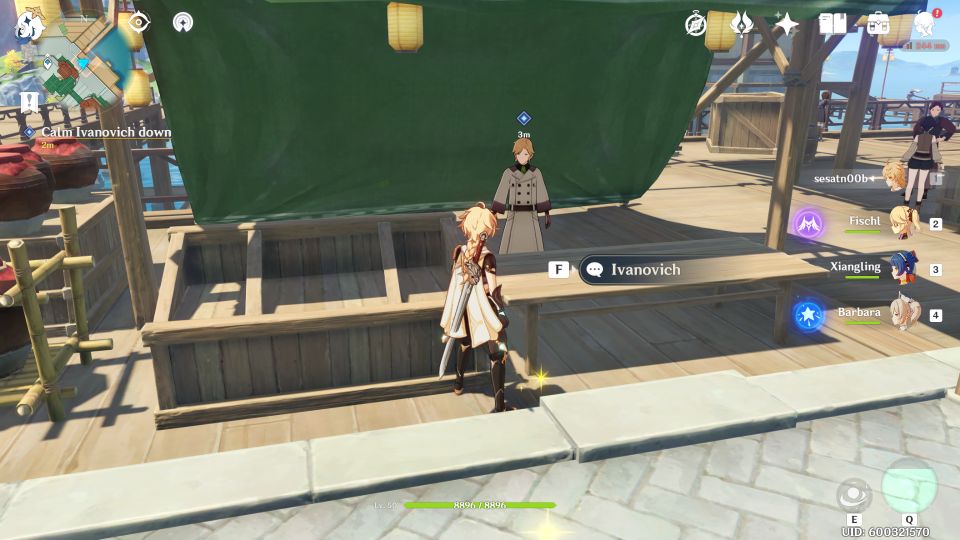Image resolution: width=960 pixels, height=540 pixels.
Task: Activate the elemental sight eye icon
Action: [138, 22]
